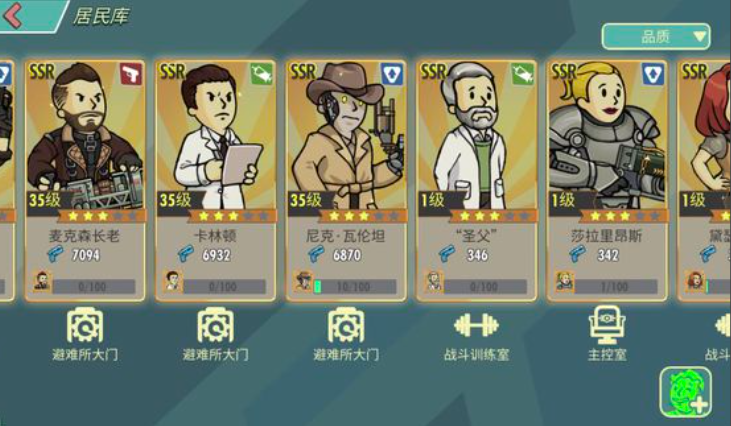Screen dimensions: 731x426
Task: Click the 主控室 room icon
Action: click(607, 325)
